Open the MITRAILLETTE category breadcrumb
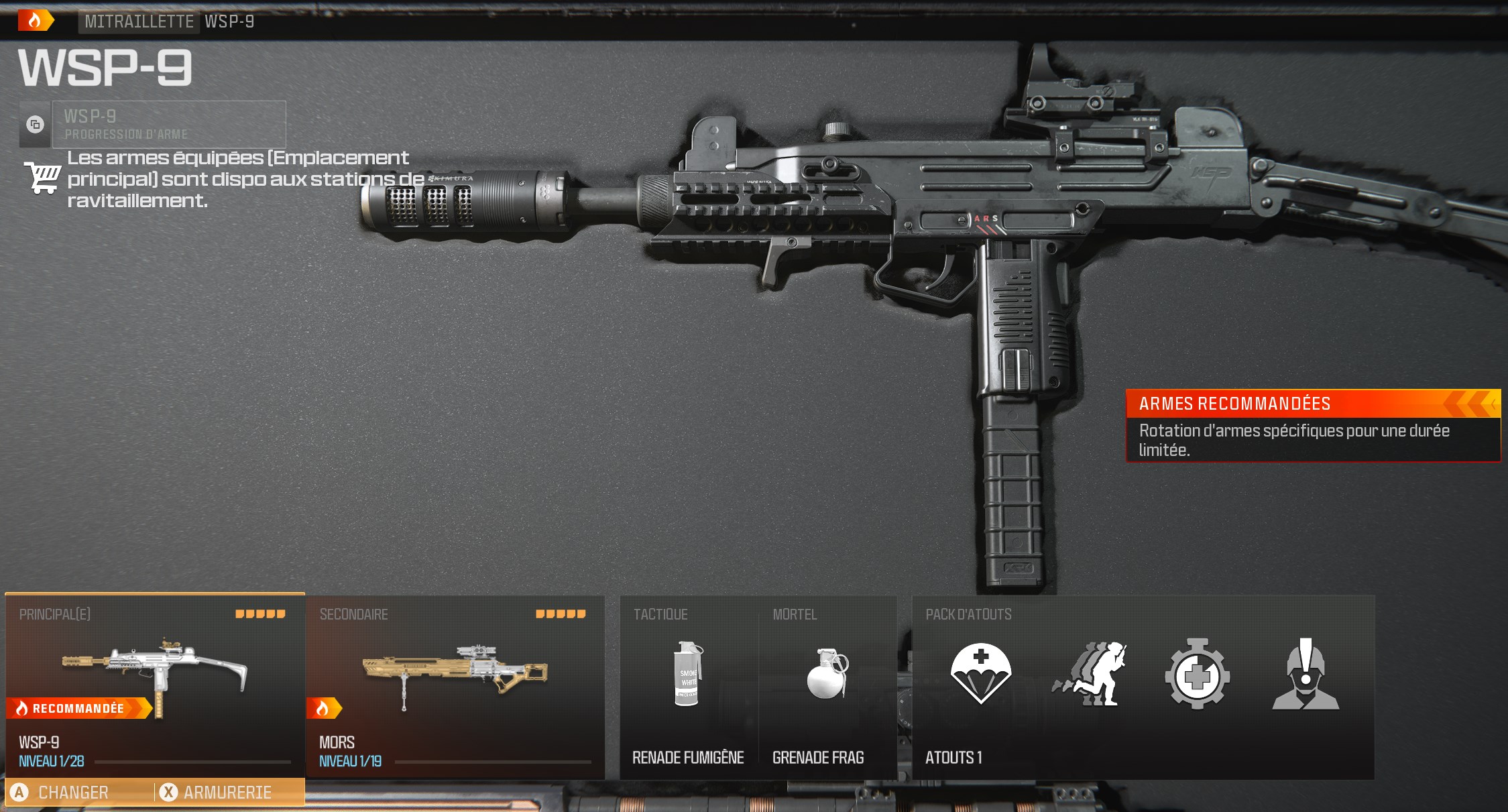The width and height of the screenshot is (1508, 812). [x=137, y=21]
